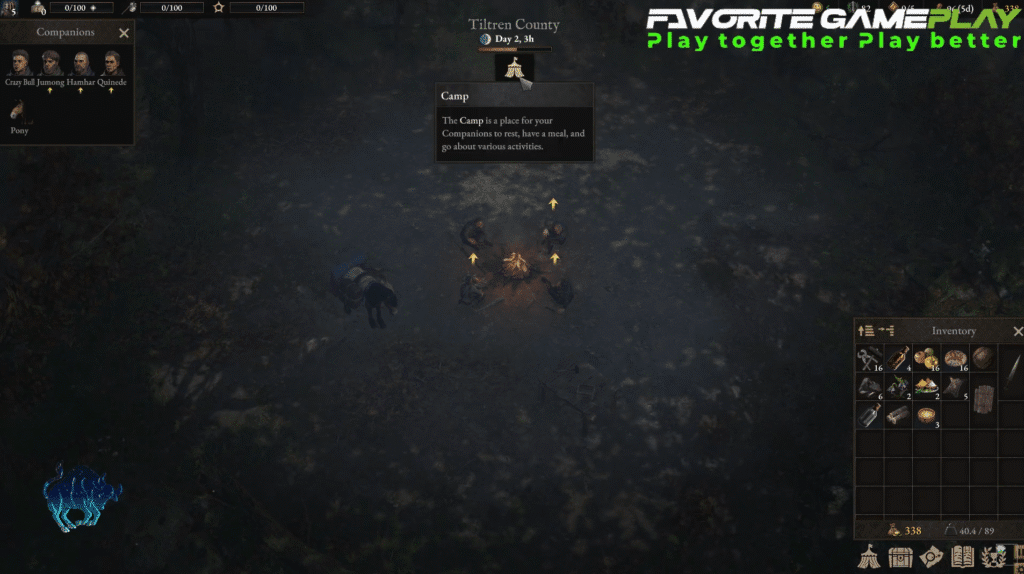Open the treasure chest menu button
This screenshot has width=1024, height=574.
click(x=901, y=558)
